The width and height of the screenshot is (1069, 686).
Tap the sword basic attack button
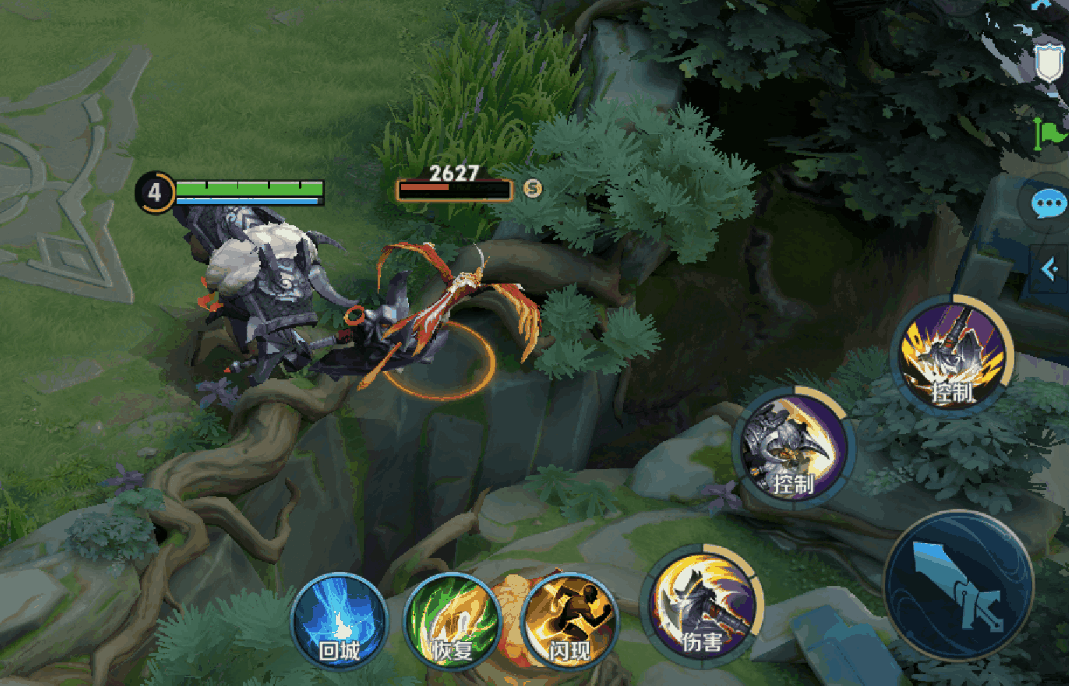[958, 586]
